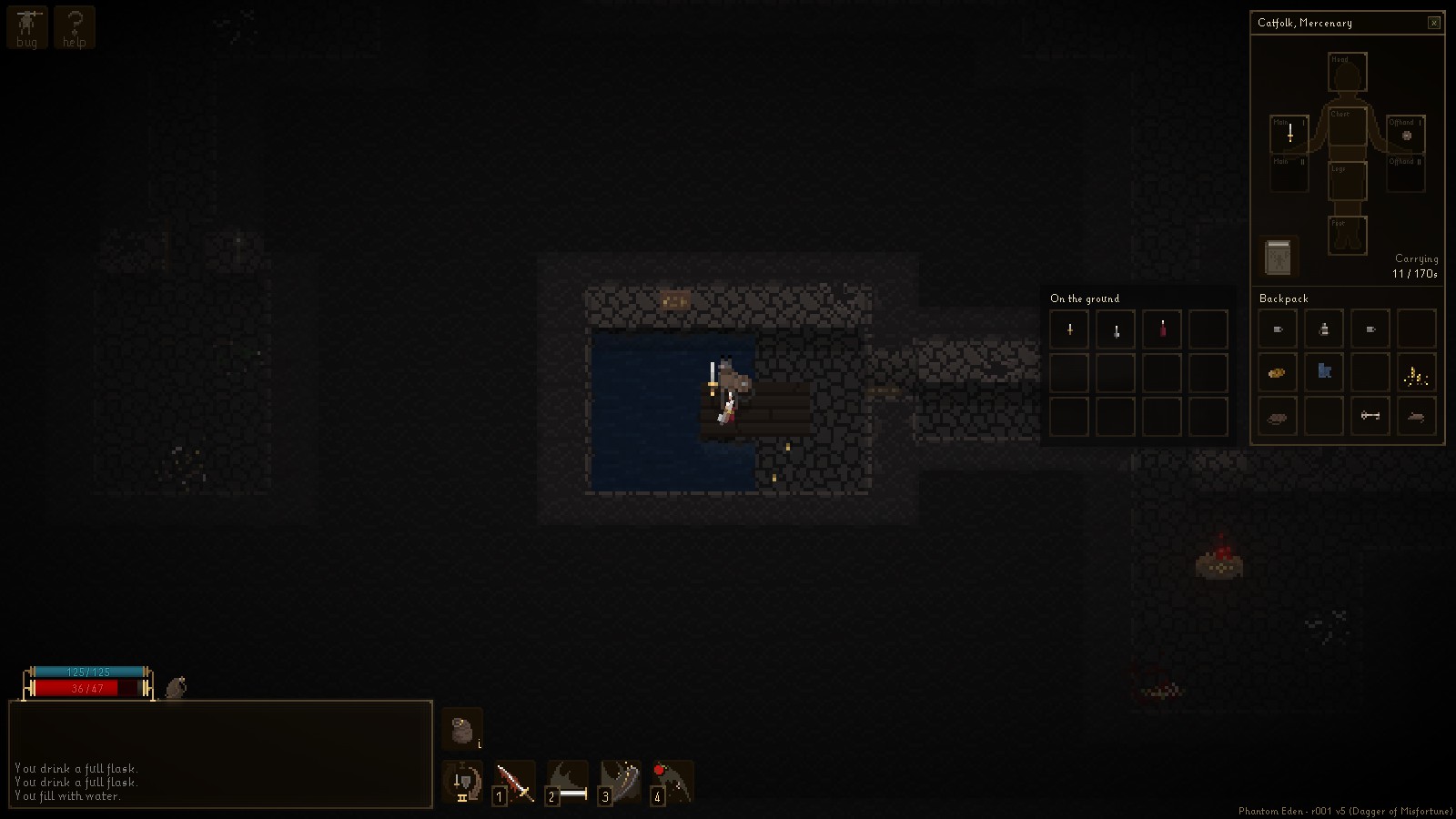Open the grey book in character panel
1456x819 pixels.
tap(1279, 258)
